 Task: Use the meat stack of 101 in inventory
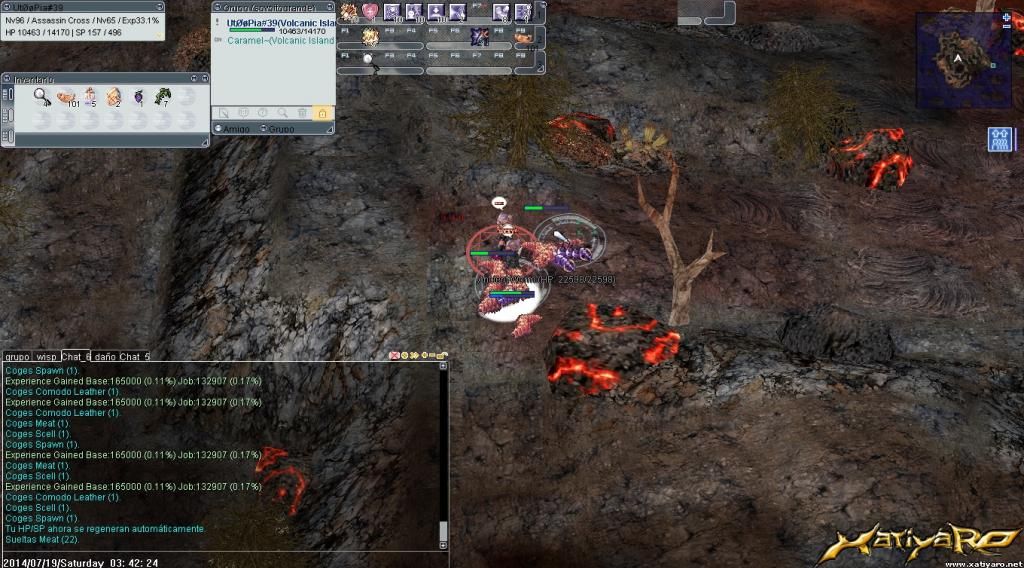[x=67, y=97]
